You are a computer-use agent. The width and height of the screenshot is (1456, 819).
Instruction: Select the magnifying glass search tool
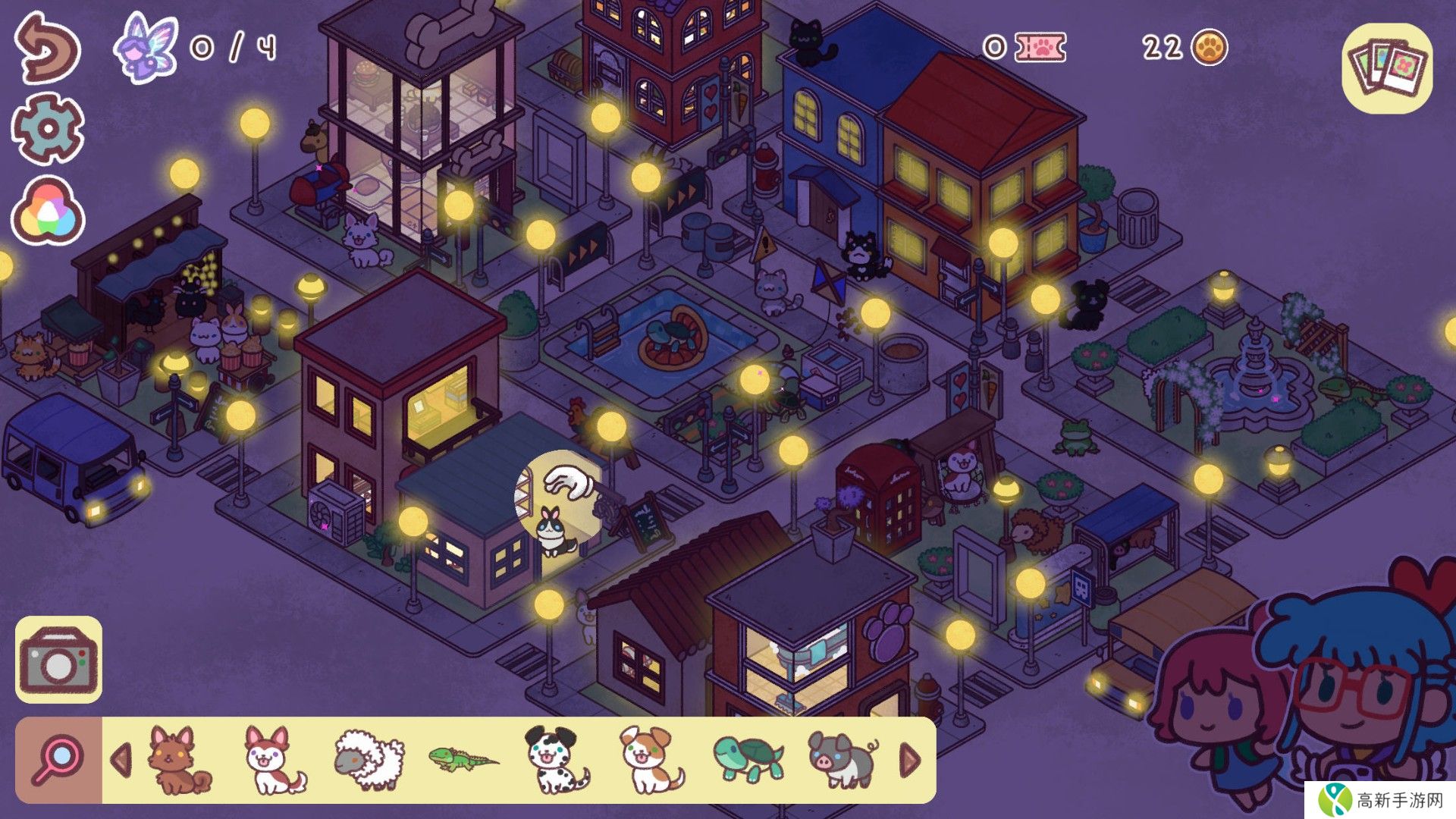(x=58, y=760)
